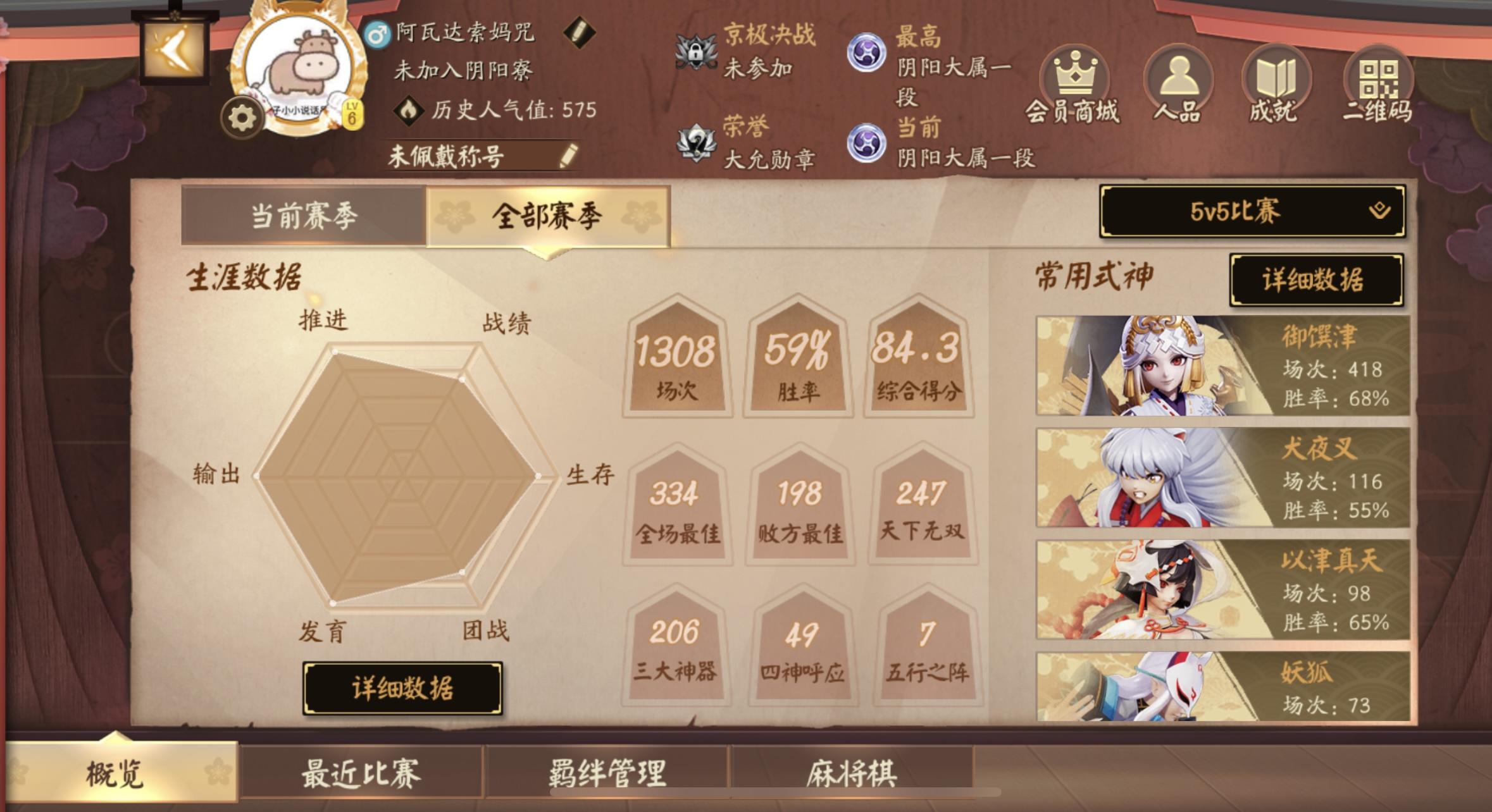View the 成就 achievements page
Screen dimensions: 1492x812
[1277, 82]
